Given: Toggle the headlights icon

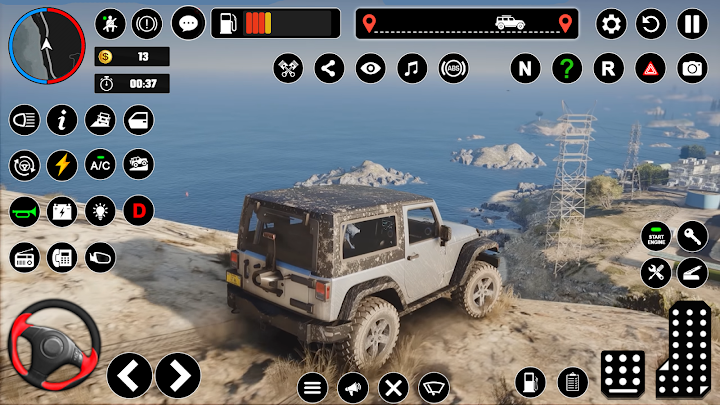Looking at the screenshot, I should pyautogui.click(x=24, y=121).
